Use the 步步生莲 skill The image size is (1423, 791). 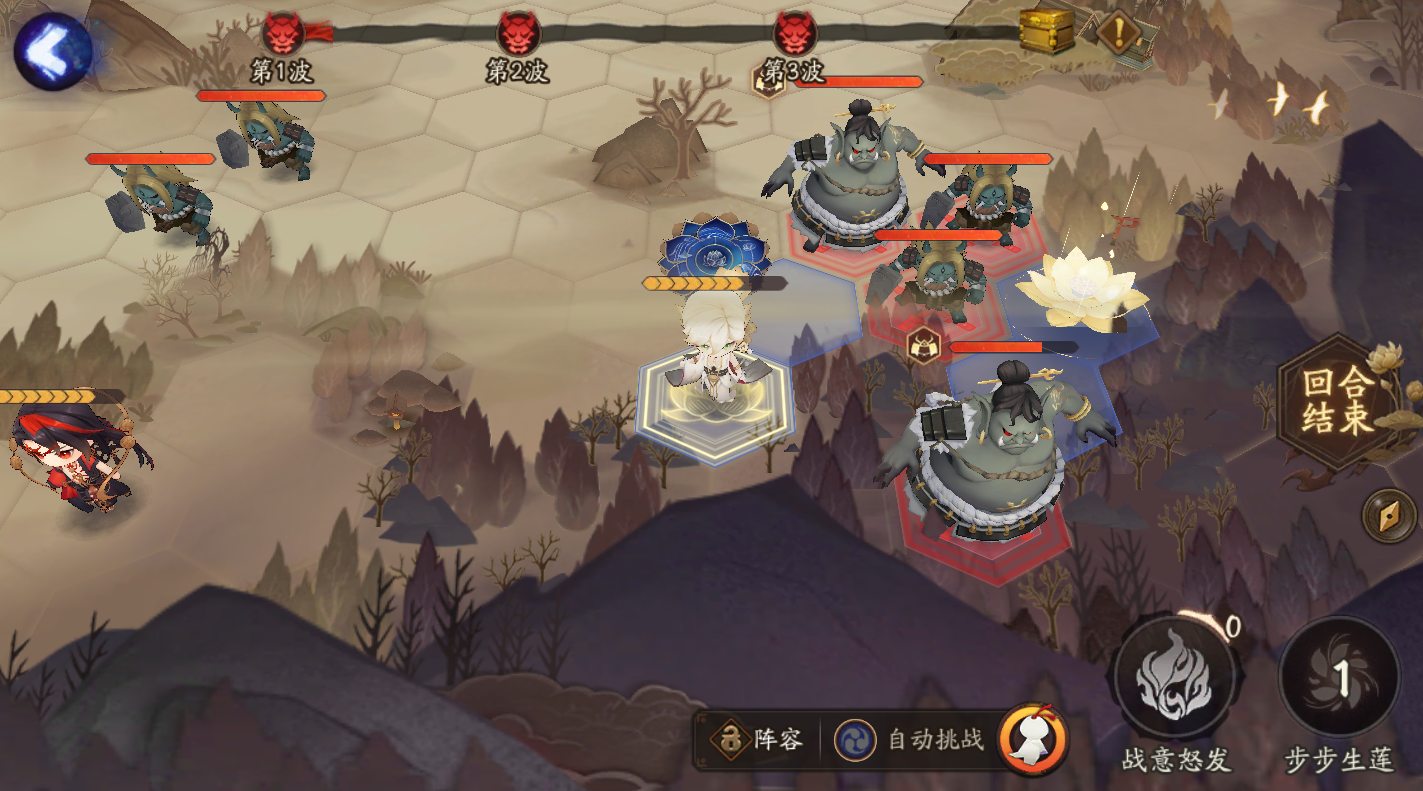point(1339,677)
